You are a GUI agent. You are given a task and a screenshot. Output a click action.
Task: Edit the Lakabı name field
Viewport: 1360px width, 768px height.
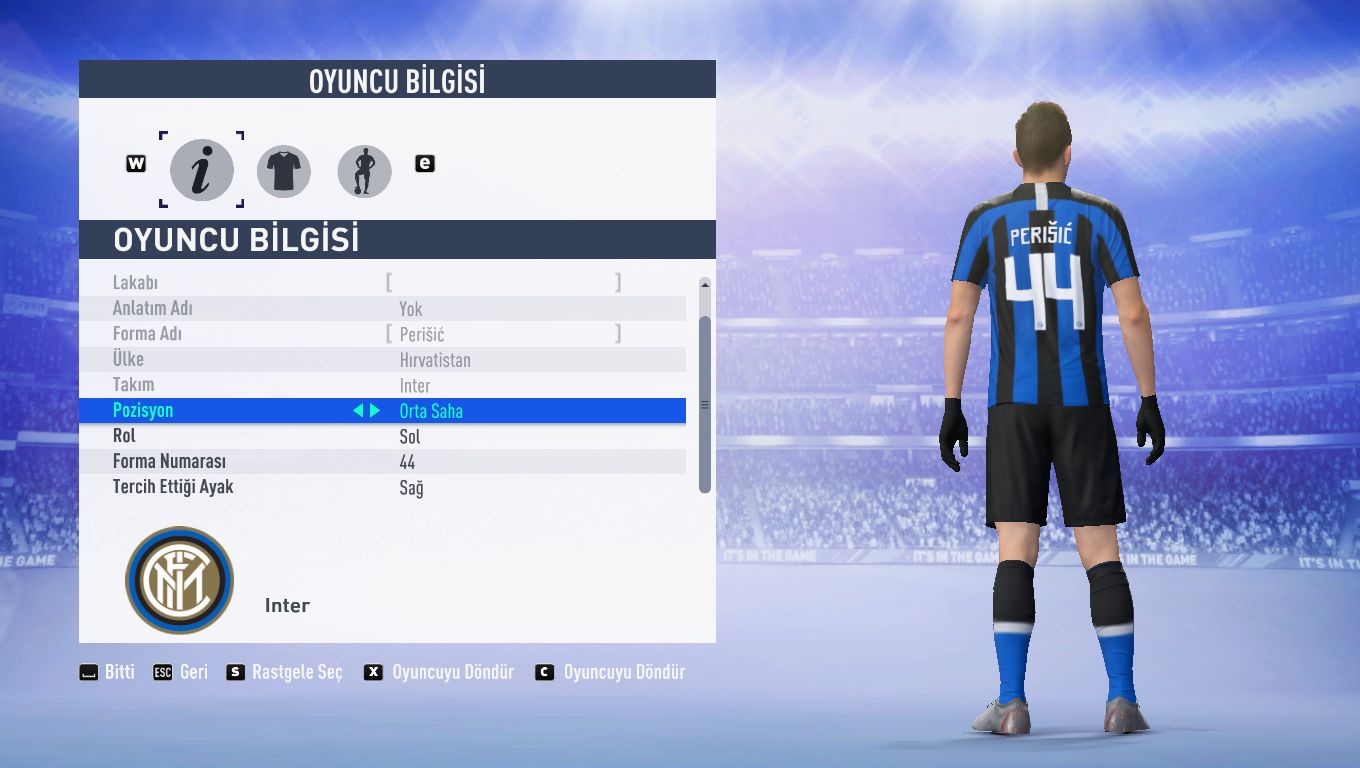503,283
